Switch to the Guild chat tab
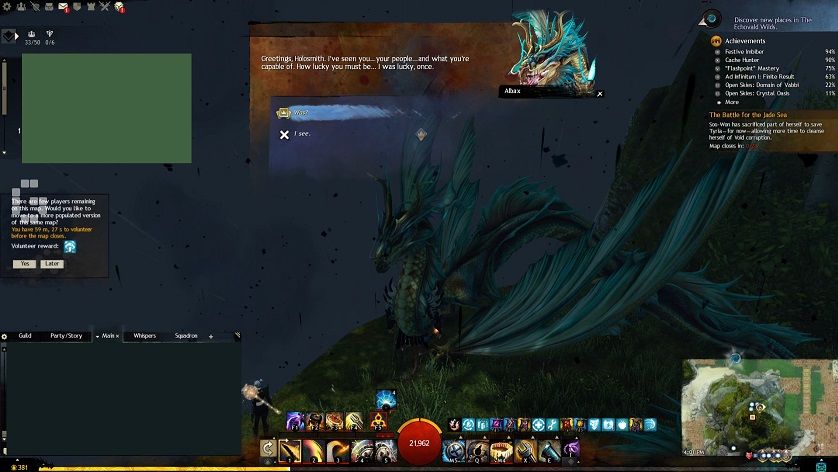The height and width of the screenshot is (472, 838). (25, 336)
